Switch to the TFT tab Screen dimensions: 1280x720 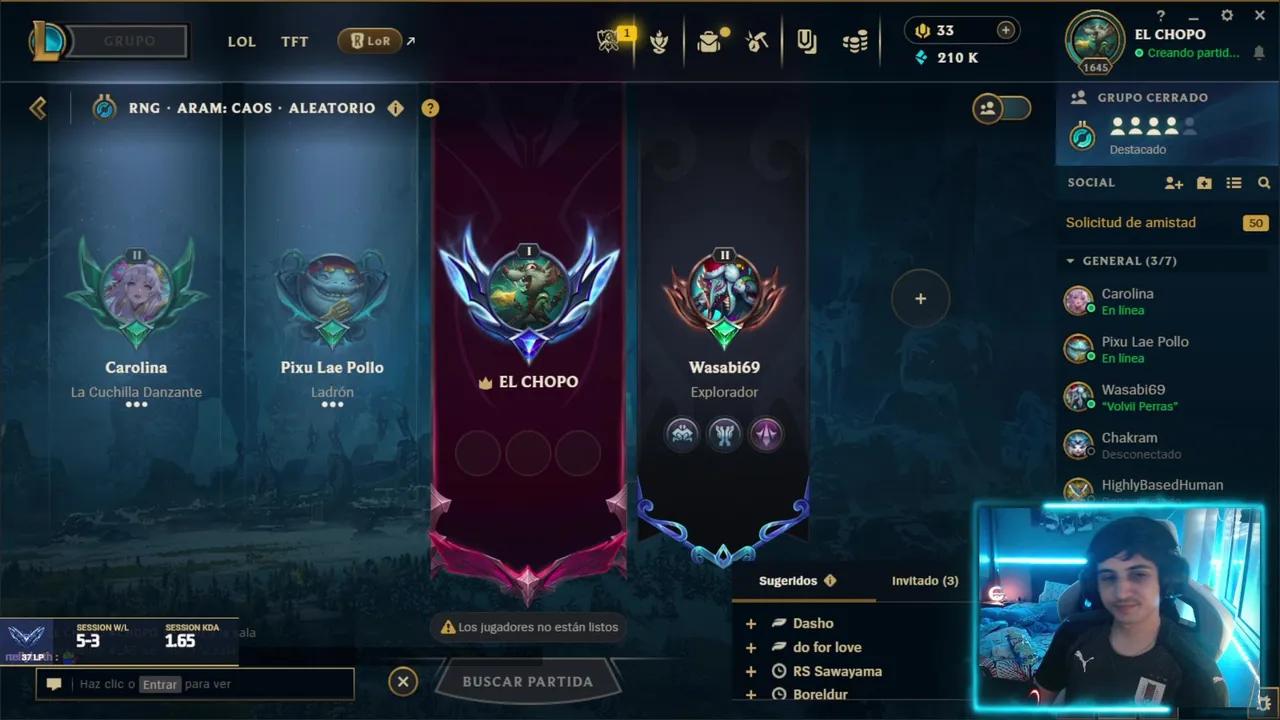294,42
